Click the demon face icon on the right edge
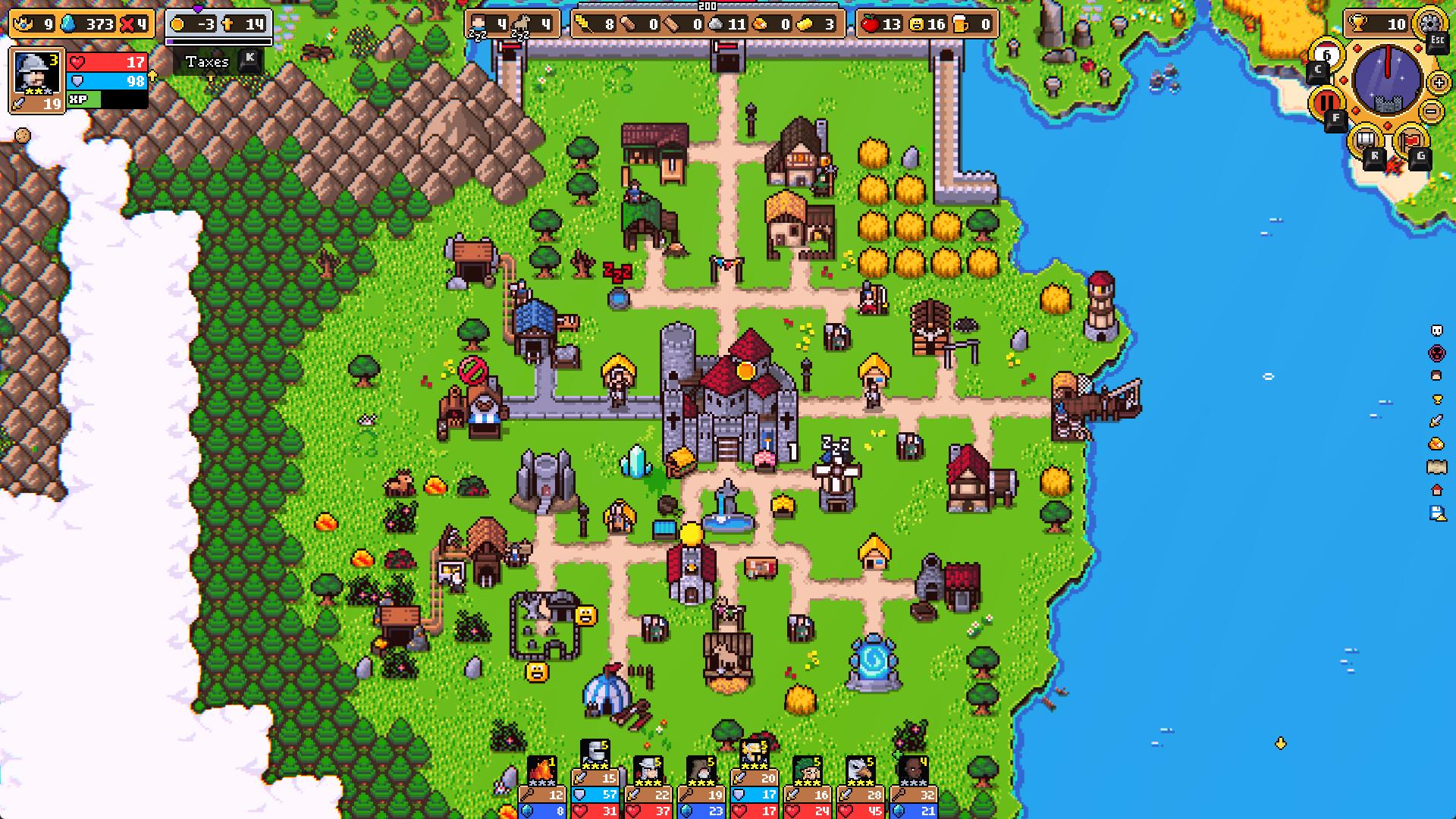Screen dimensions: 1456x819 coord(1437,352)
